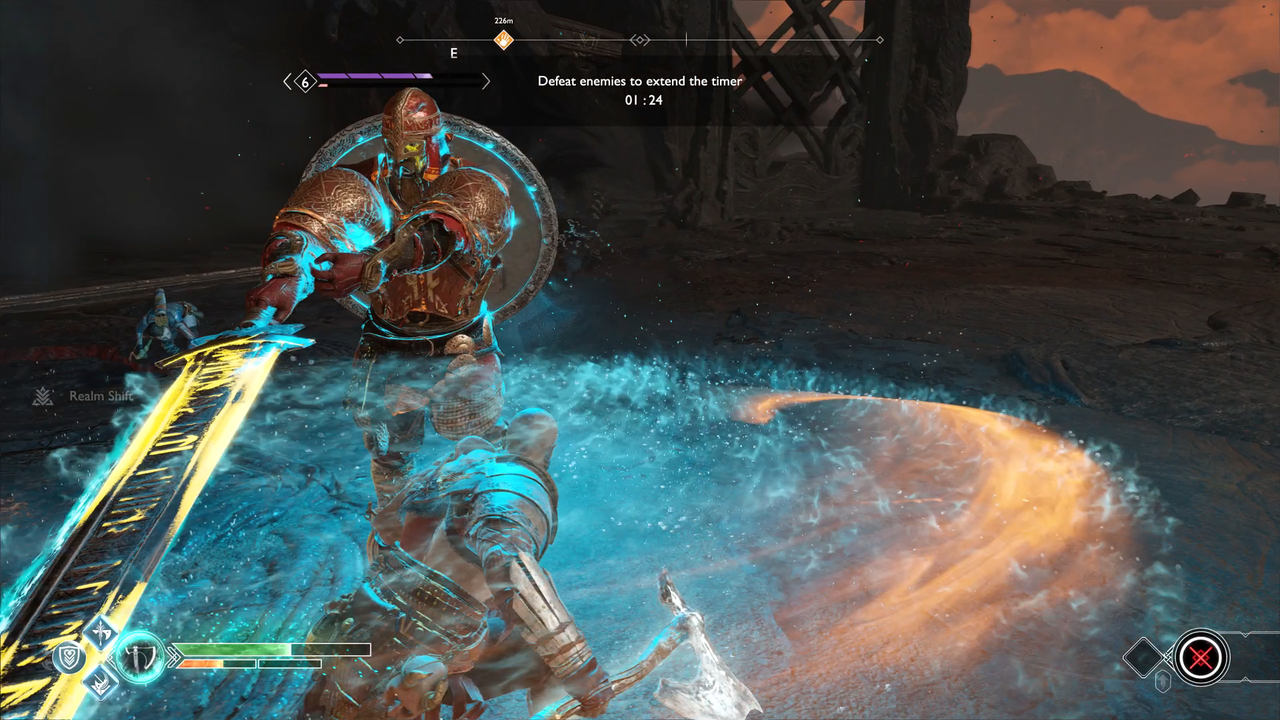1280x720 pixels.
Task: Toggle the diamond waypoint marker on the compass
Action: 640,40
